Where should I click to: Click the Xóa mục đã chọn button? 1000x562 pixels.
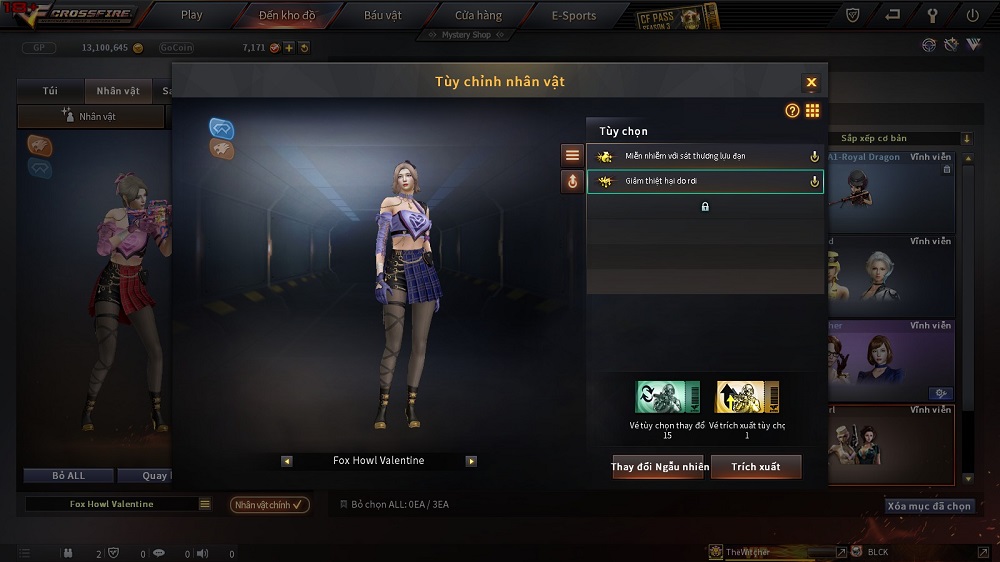point(929,506)
